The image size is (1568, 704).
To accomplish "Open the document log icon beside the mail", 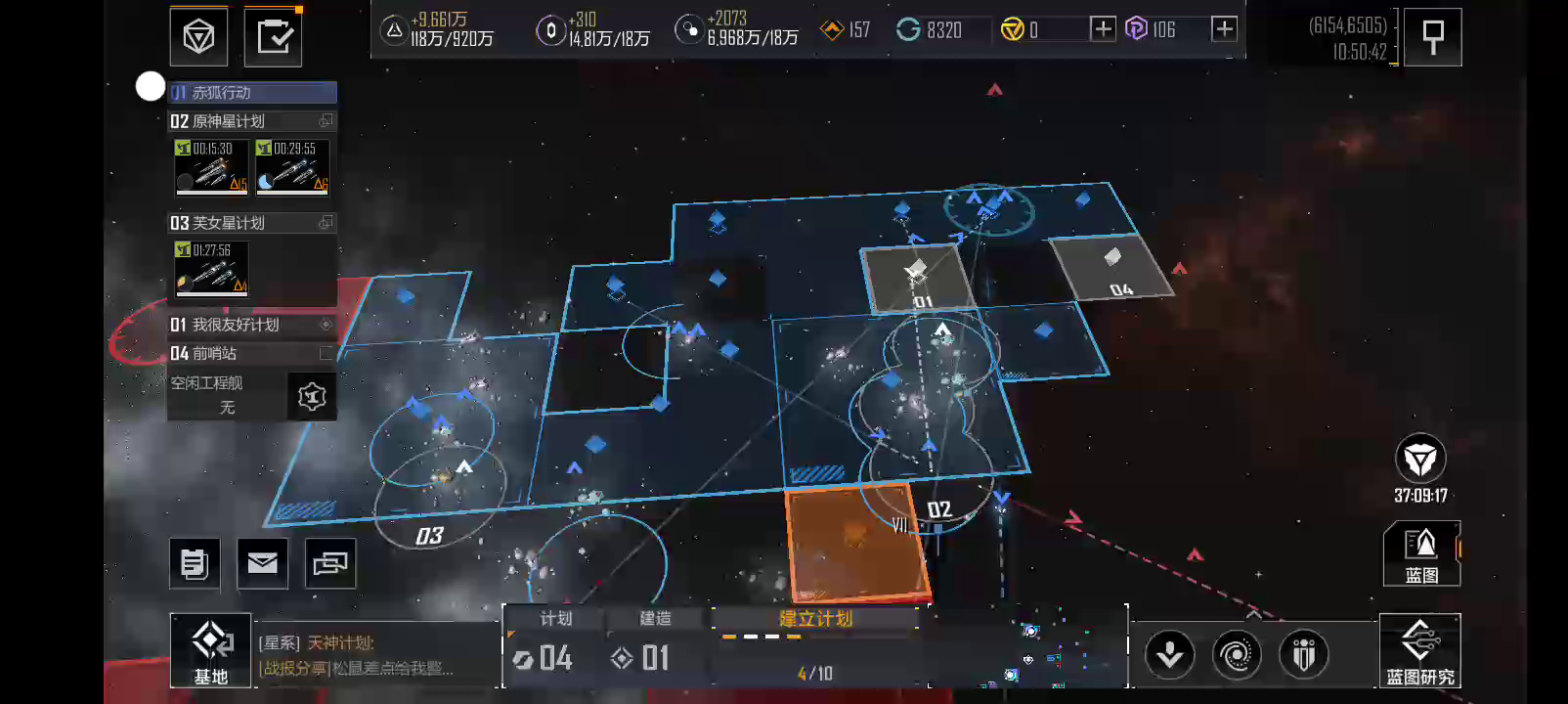I will pyautogui.click(x=195, y=563).
